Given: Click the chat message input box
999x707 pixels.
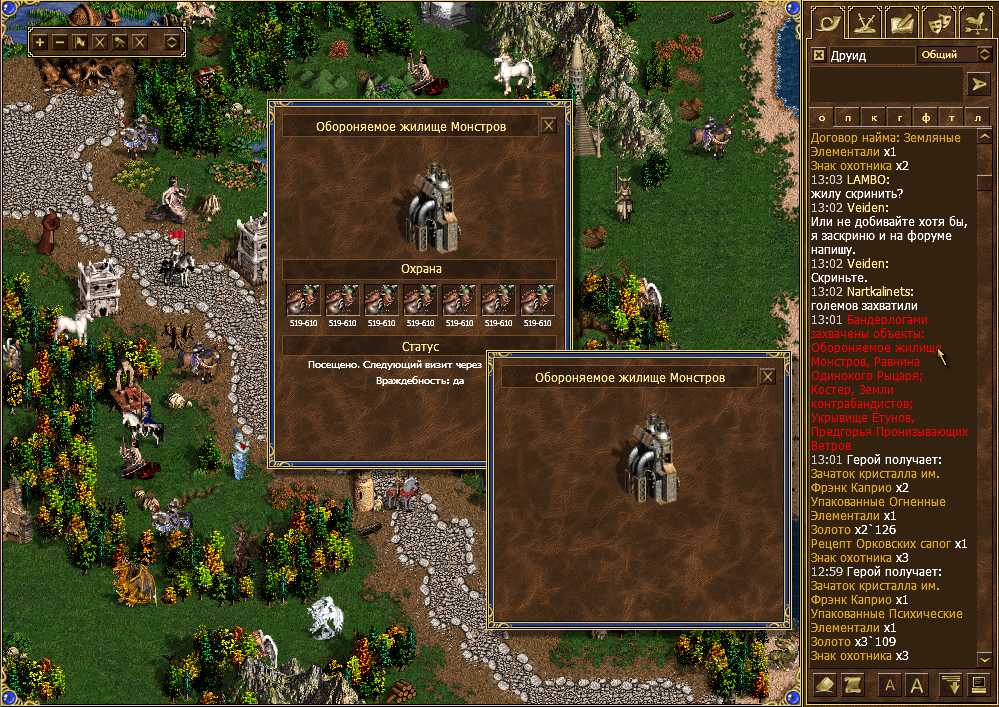Looking at the screenshot, I should coord(885,84).
